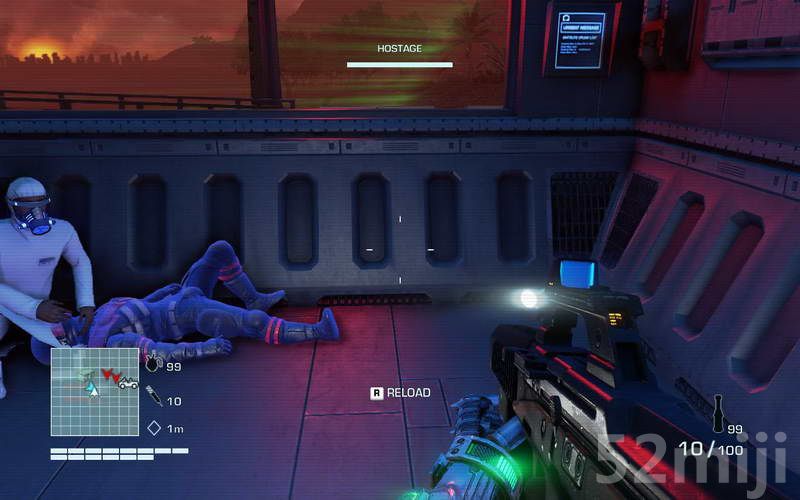Viewport: 800px width, 500px height.
Task: Click the diamond distance marker icon
Action: 154,428
